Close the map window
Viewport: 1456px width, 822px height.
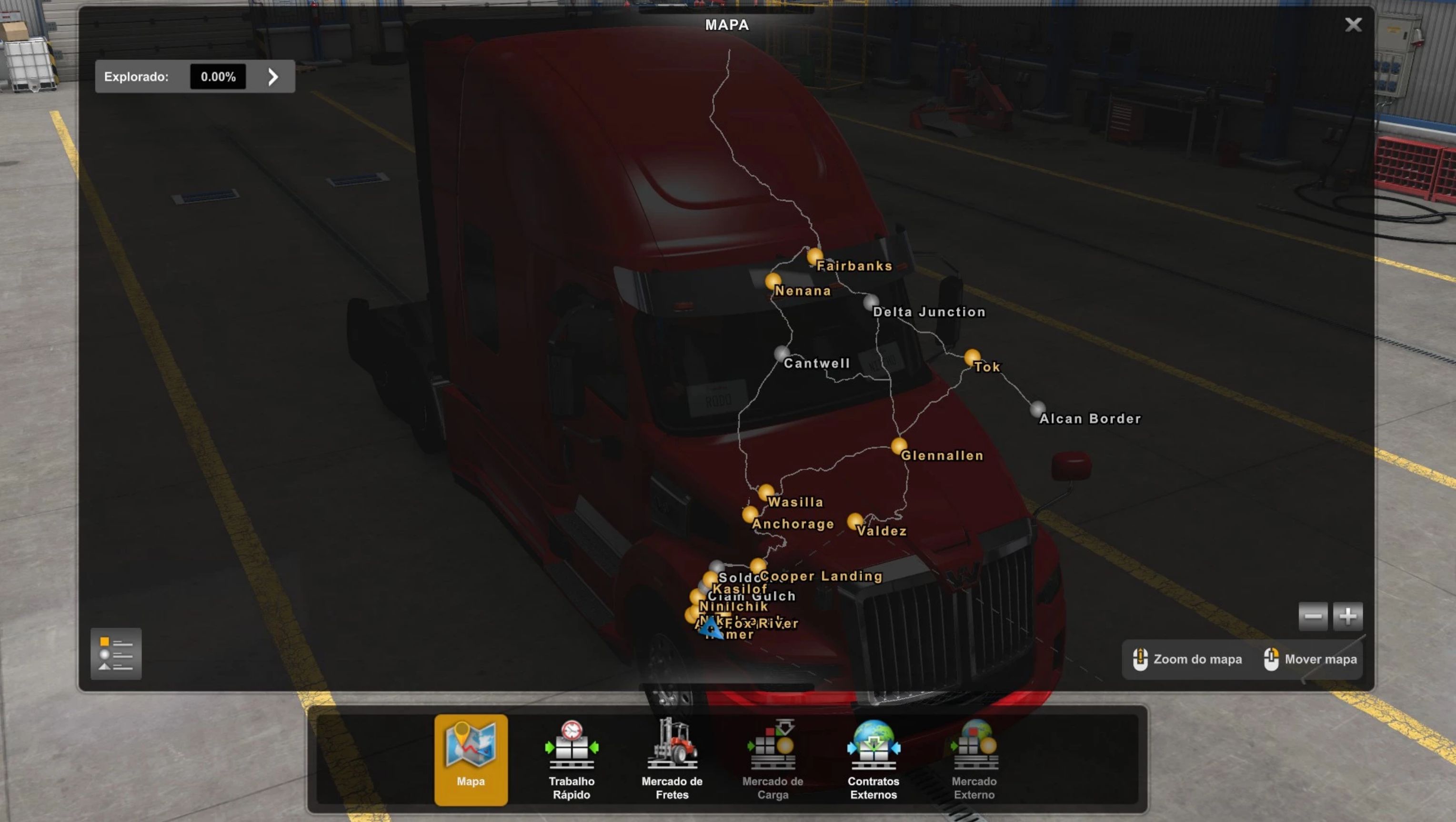1353,25
